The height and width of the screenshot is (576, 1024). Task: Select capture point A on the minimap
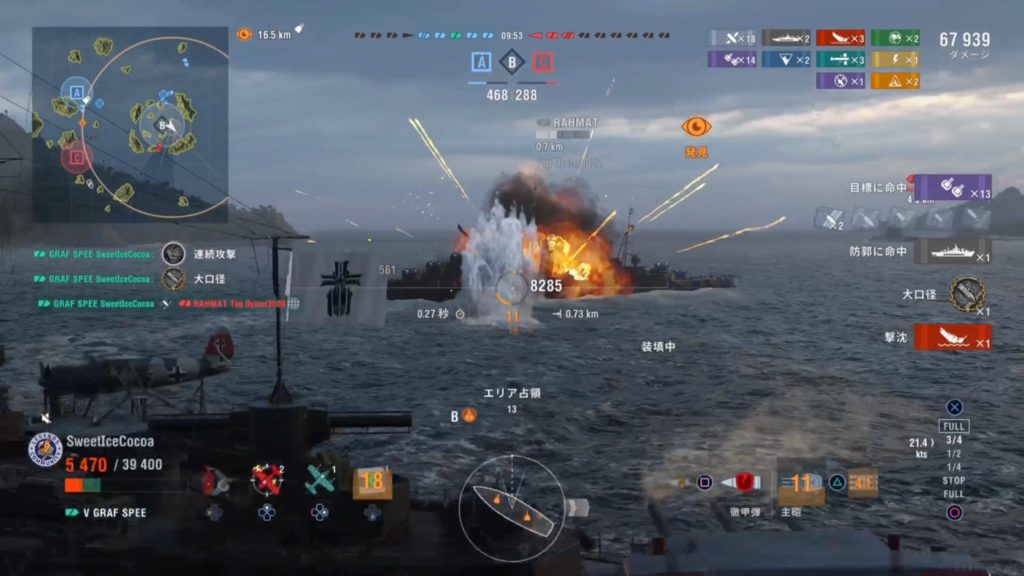(76, 91)
